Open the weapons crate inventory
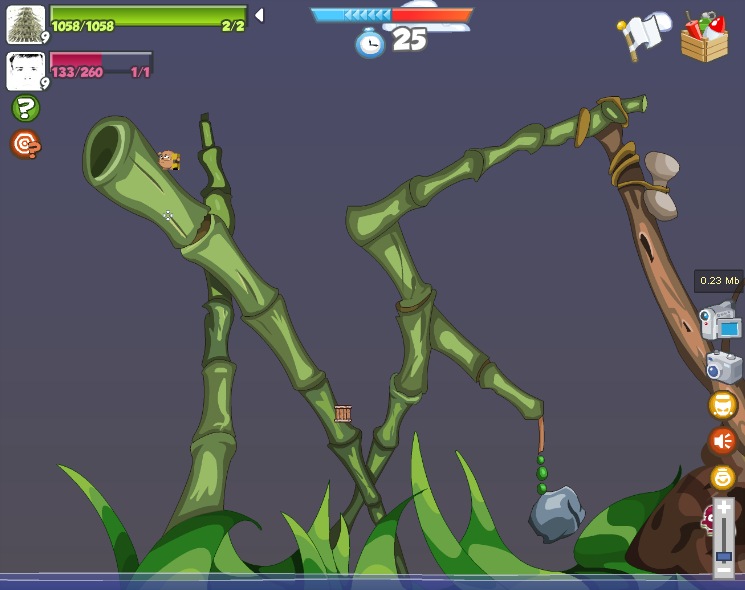This screenshot has width=745, height=590. (x=704, y=37)
